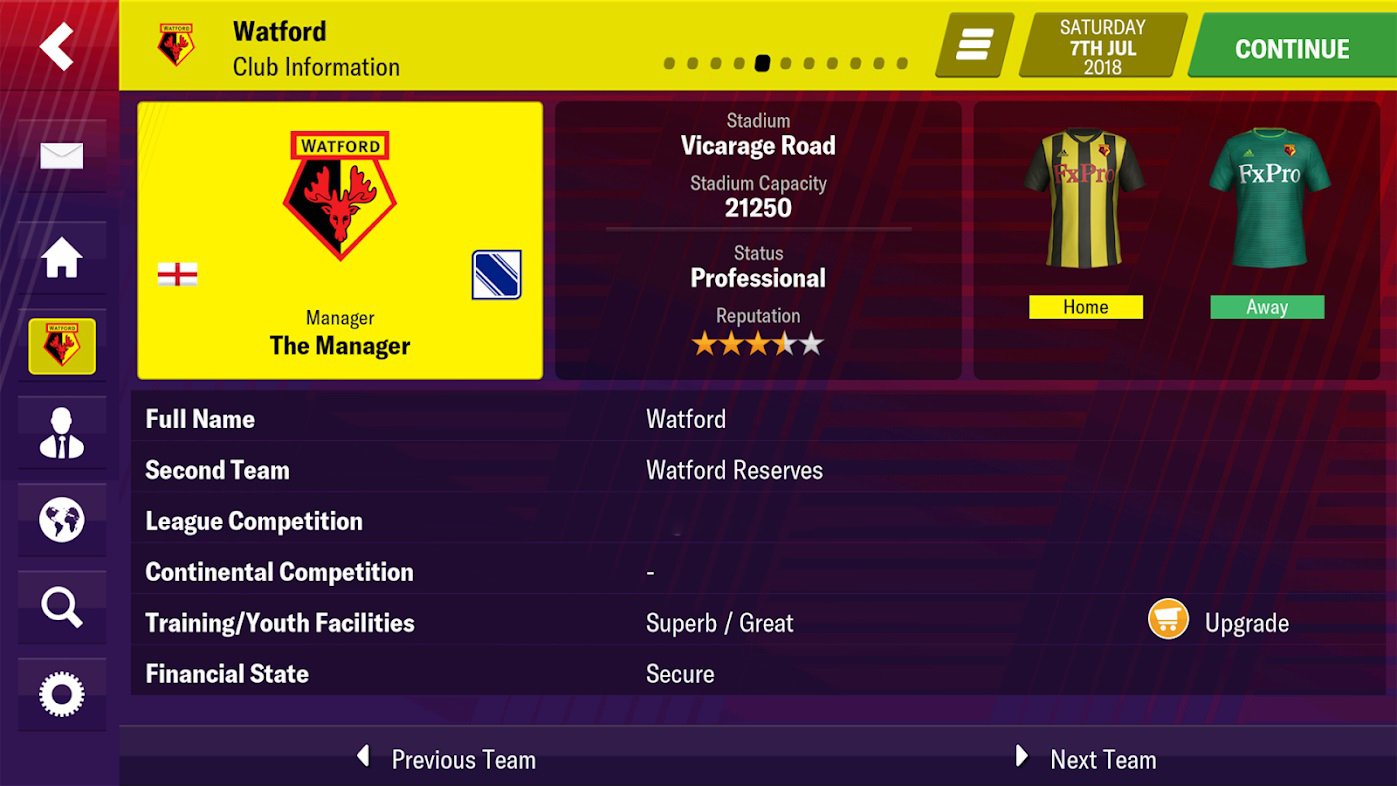
Task: Click the England flag on the club card
Action: coord(175,273)
